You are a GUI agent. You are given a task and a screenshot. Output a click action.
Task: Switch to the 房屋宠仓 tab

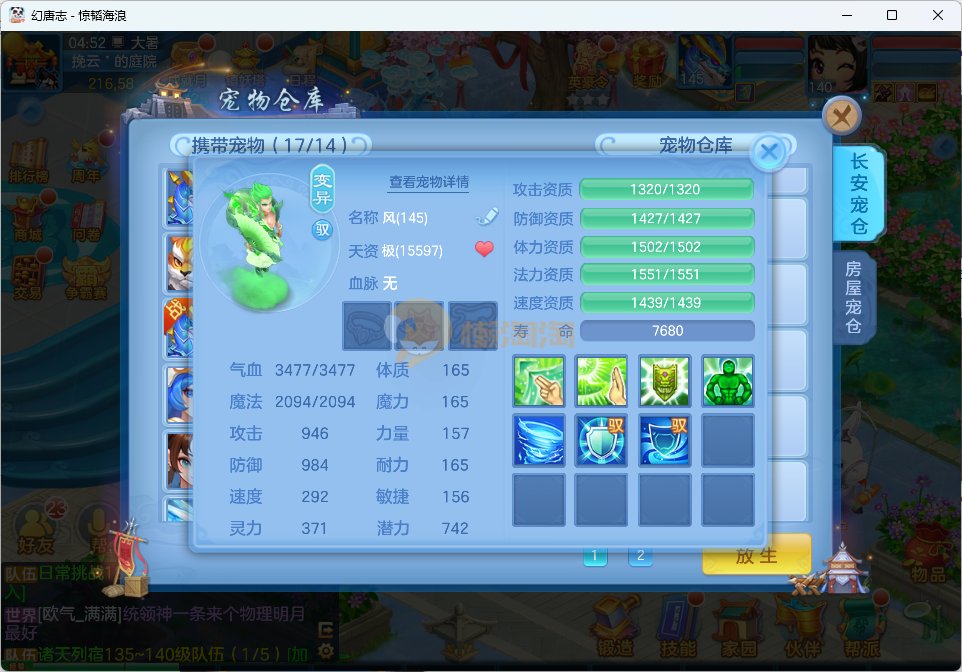[x=853, y=297]
